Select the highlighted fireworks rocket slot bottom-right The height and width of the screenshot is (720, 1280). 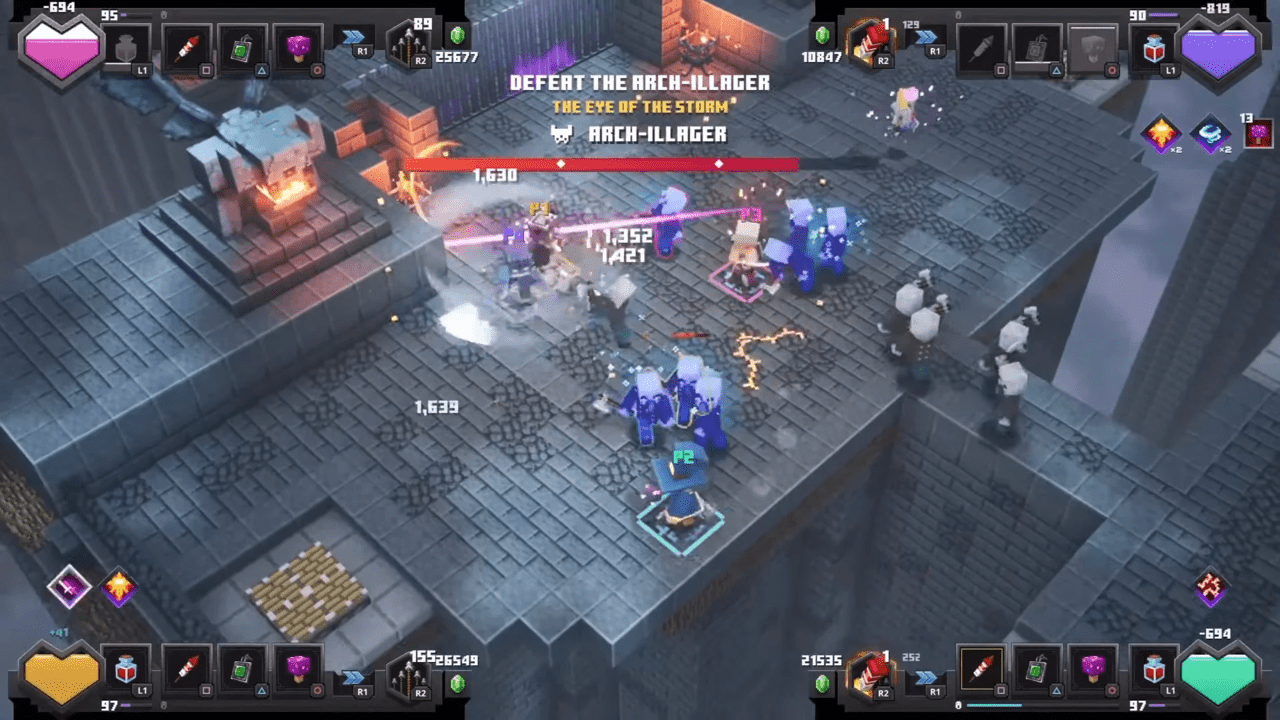[981, 669]
